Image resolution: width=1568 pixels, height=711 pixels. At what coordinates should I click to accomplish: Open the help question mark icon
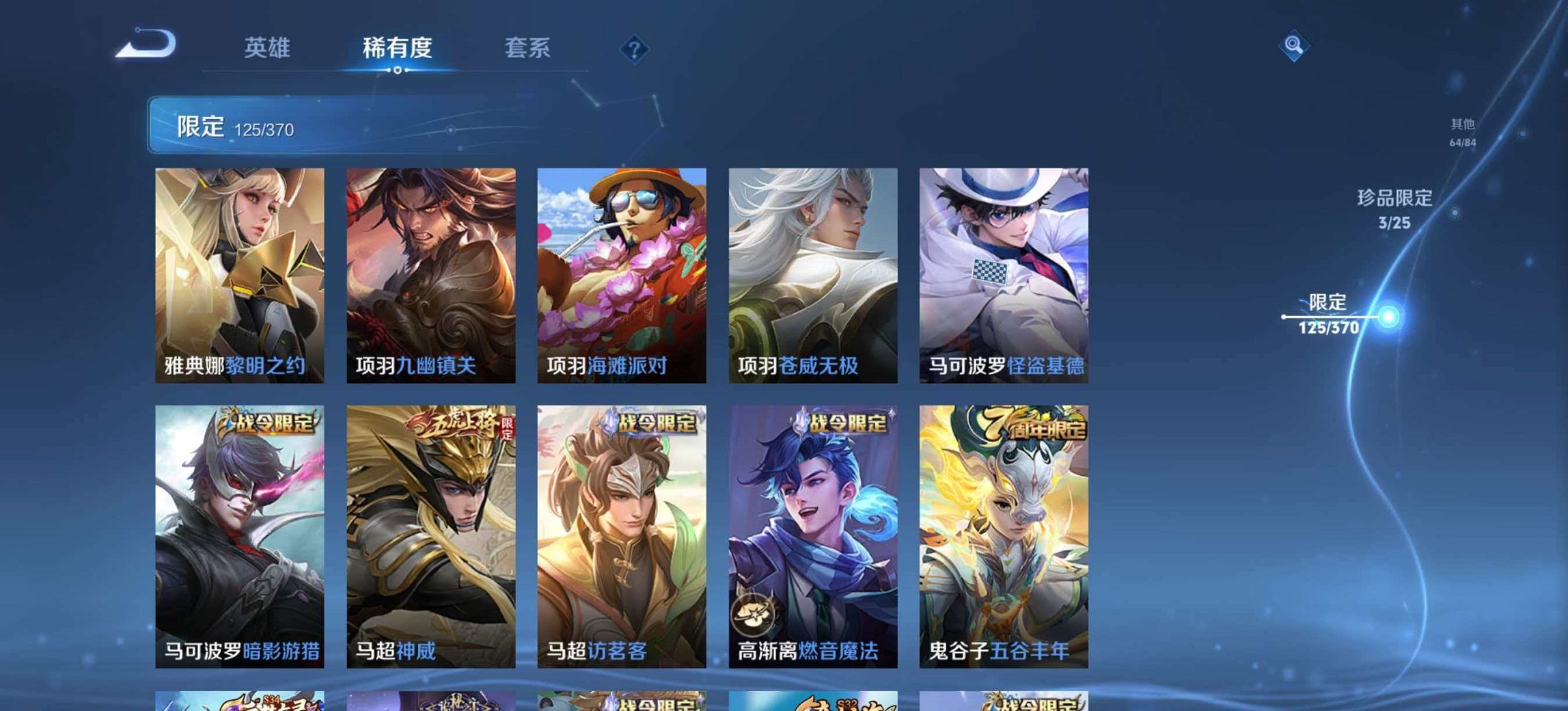click(x=635, y=48)
